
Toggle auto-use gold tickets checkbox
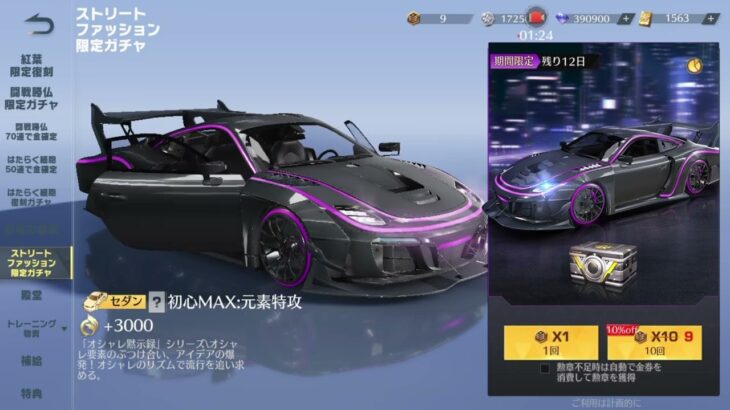(x=544, y=368)
